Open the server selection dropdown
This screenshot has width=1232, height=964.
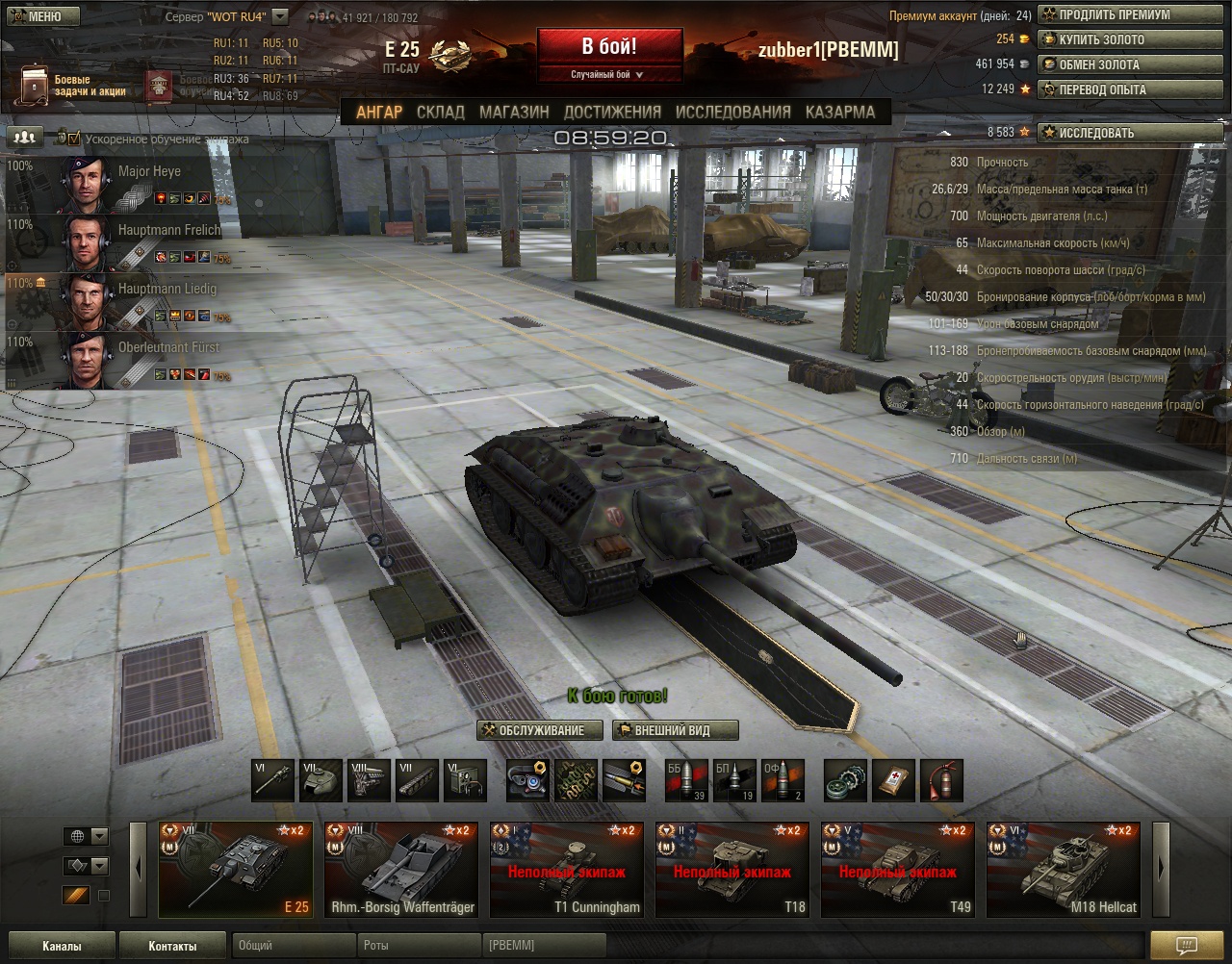point(279,16)
